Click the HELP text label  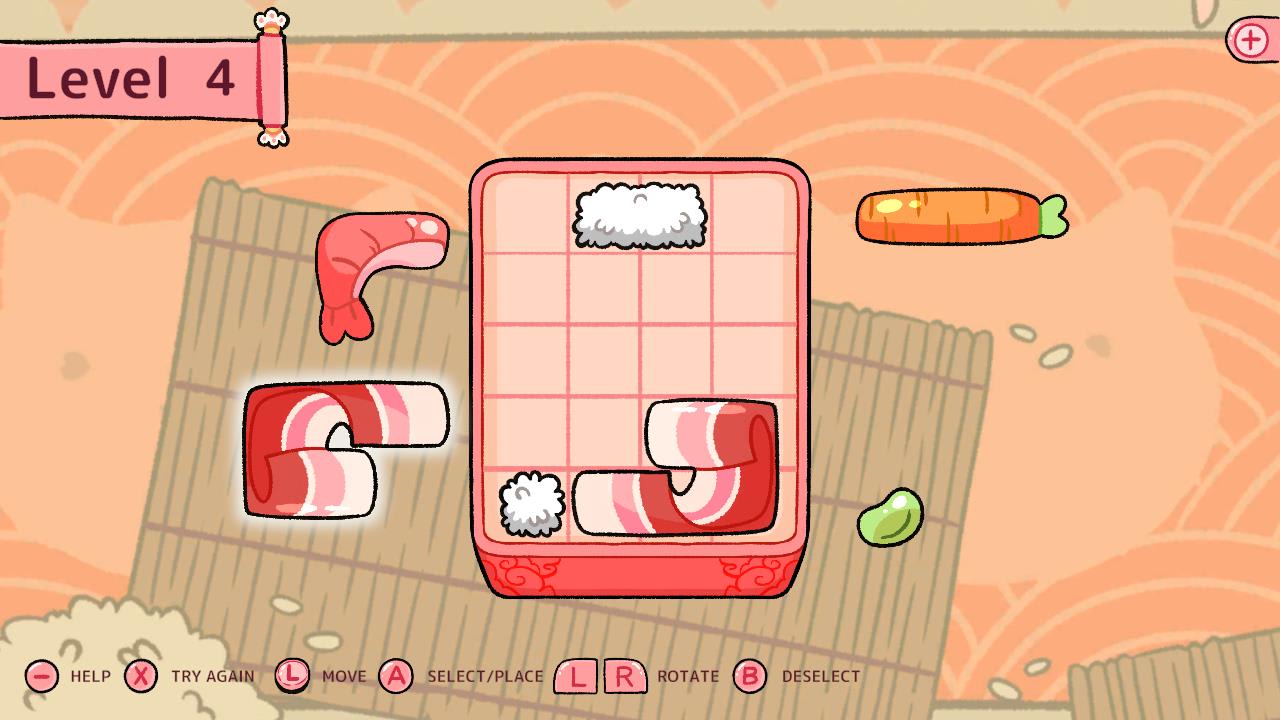[x=90, y=677]
